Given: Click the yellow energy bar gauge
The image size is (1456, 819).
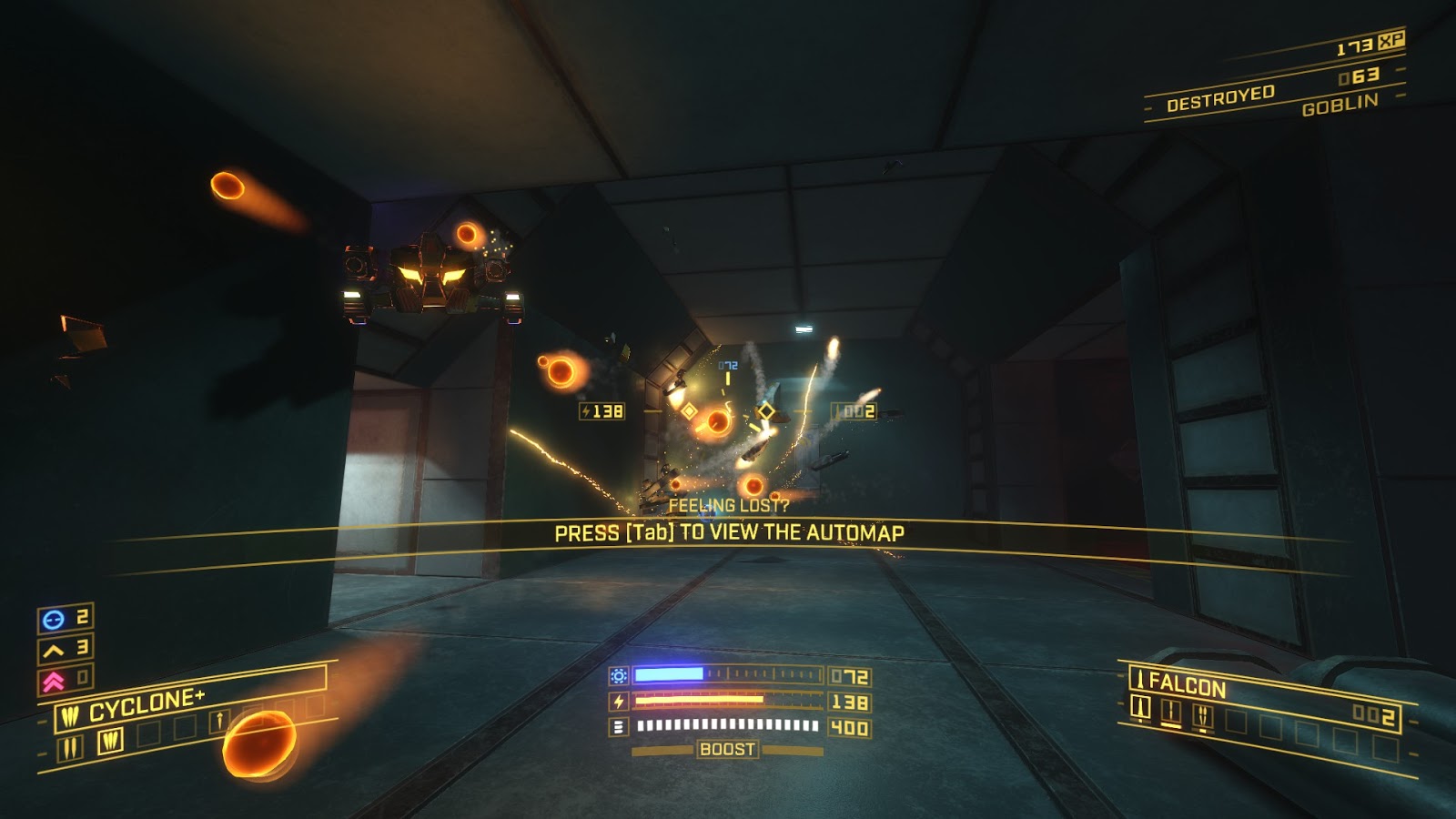Looking at the screenshot, I should pos(728,702).
